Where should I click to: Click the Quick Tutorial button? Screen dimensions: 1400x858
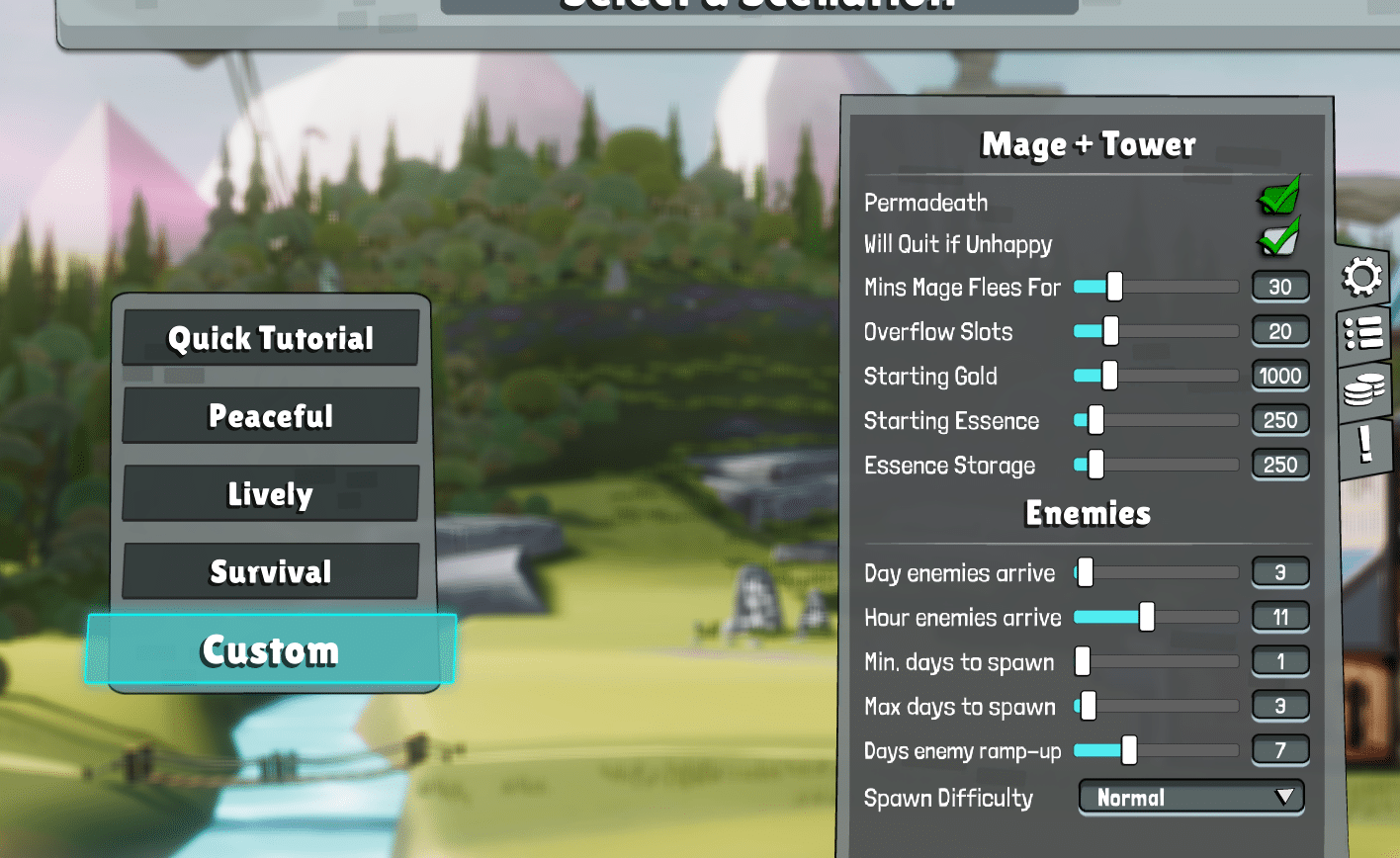coord(270,338)
